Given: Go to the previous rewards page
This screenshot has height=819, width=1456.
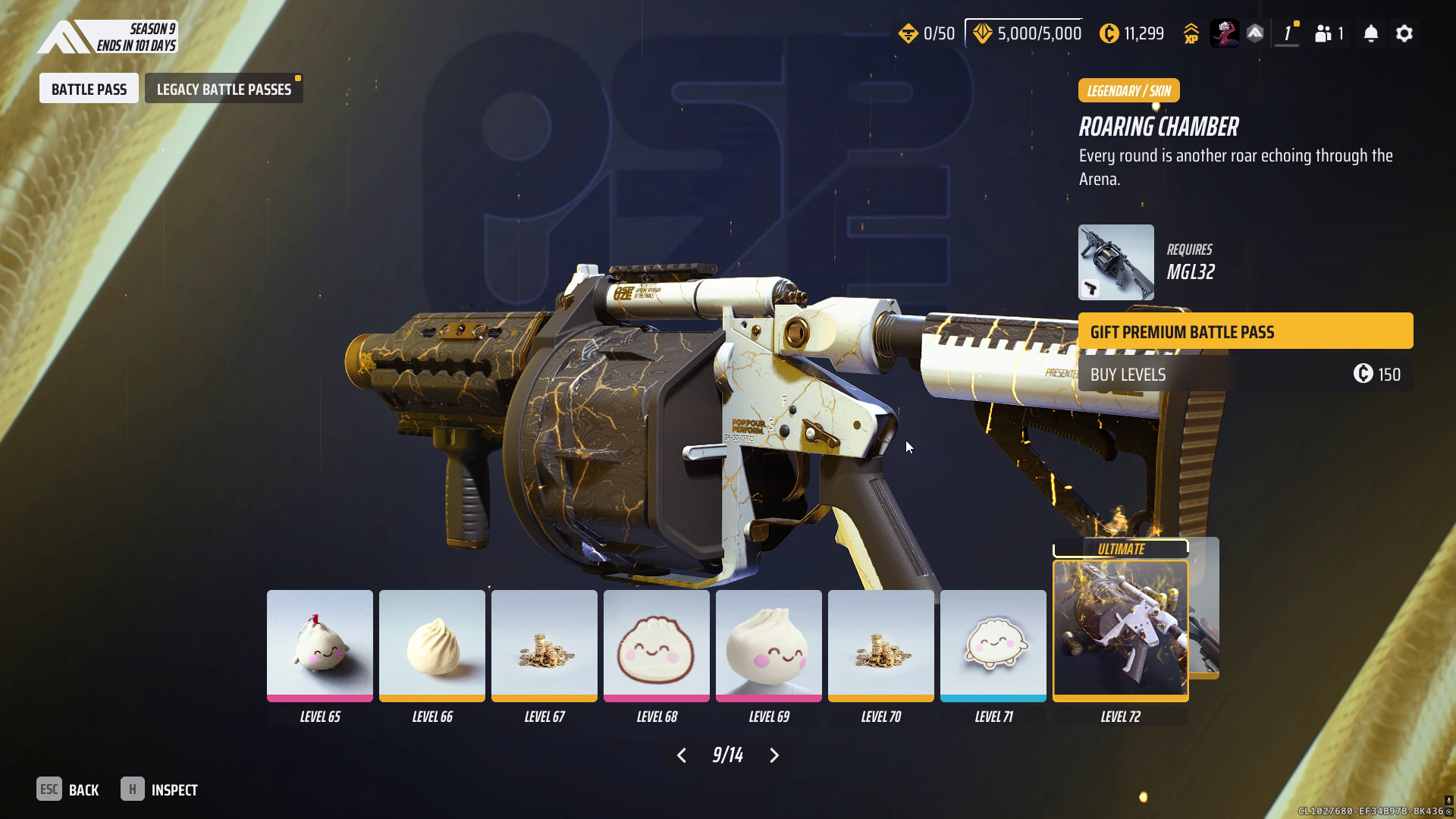Looking at the screenshot, I should tap(682, 755).
